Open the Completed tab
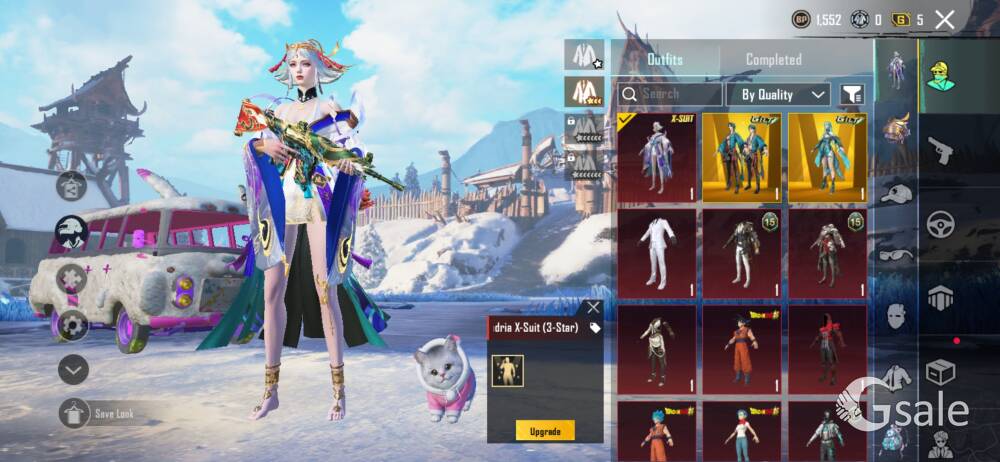 pos(773,60)
